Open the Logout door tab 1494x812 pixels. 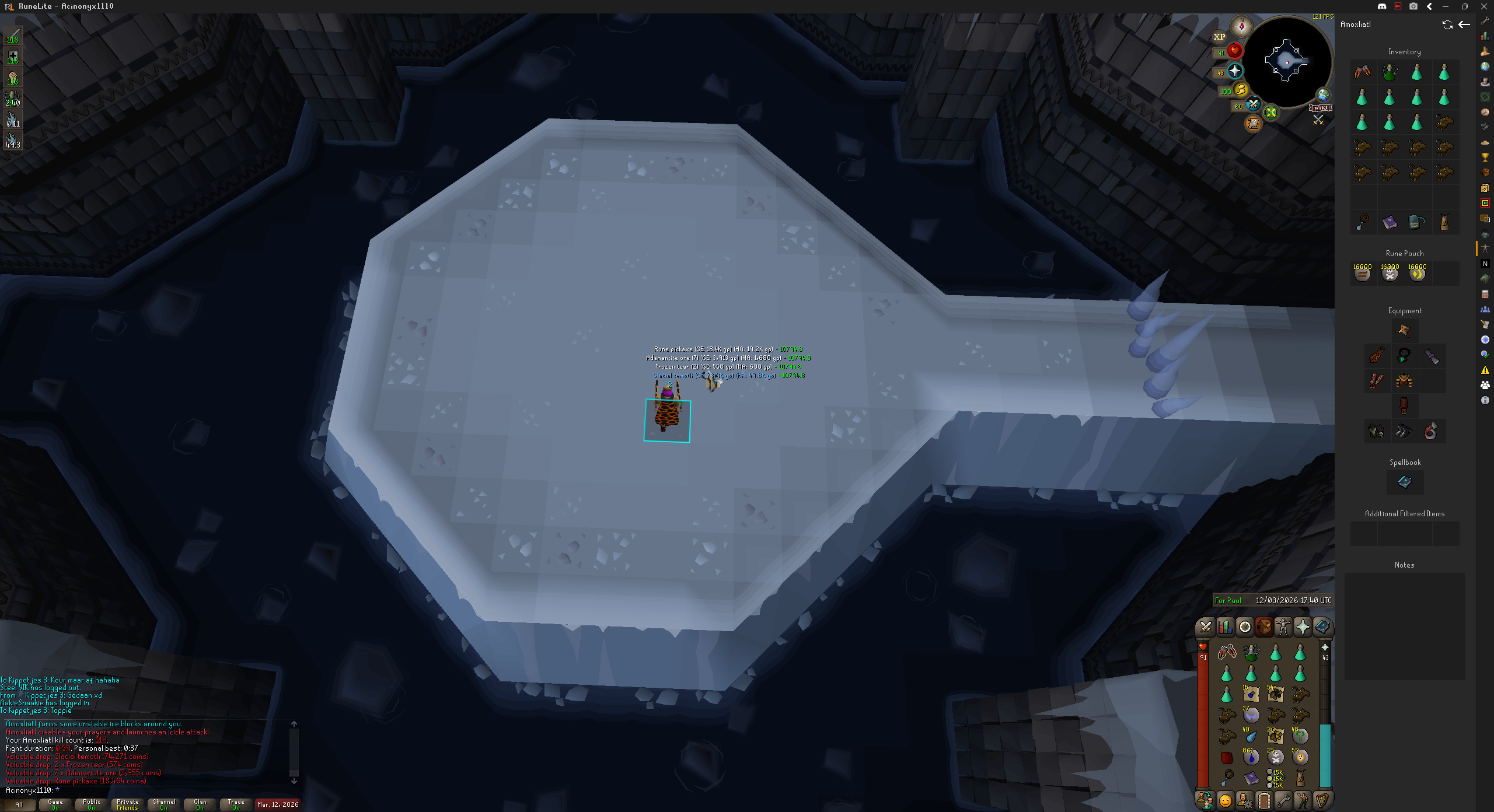point(1264,800)
